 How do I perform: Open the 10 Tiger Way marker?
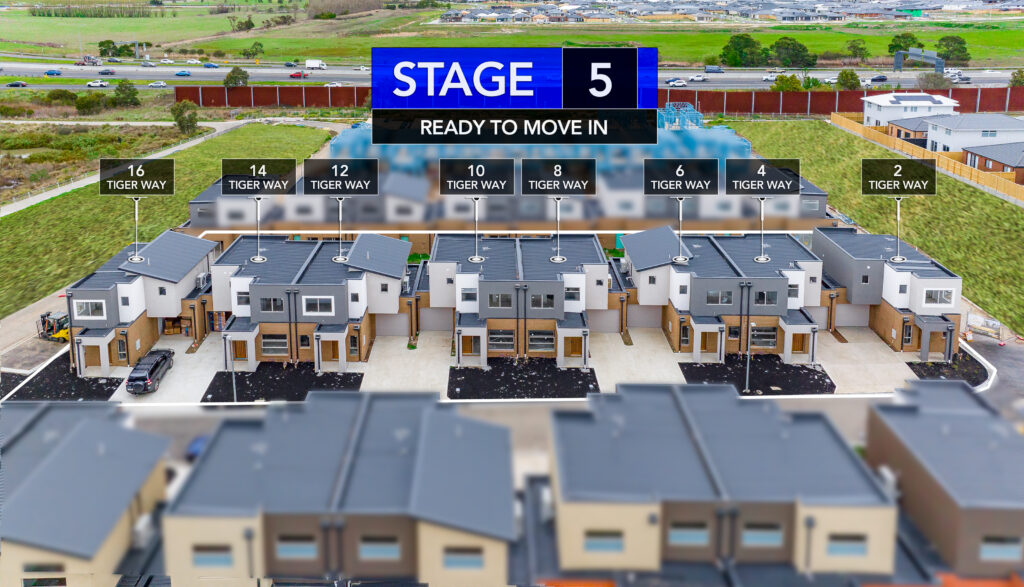tap(476, 177)
